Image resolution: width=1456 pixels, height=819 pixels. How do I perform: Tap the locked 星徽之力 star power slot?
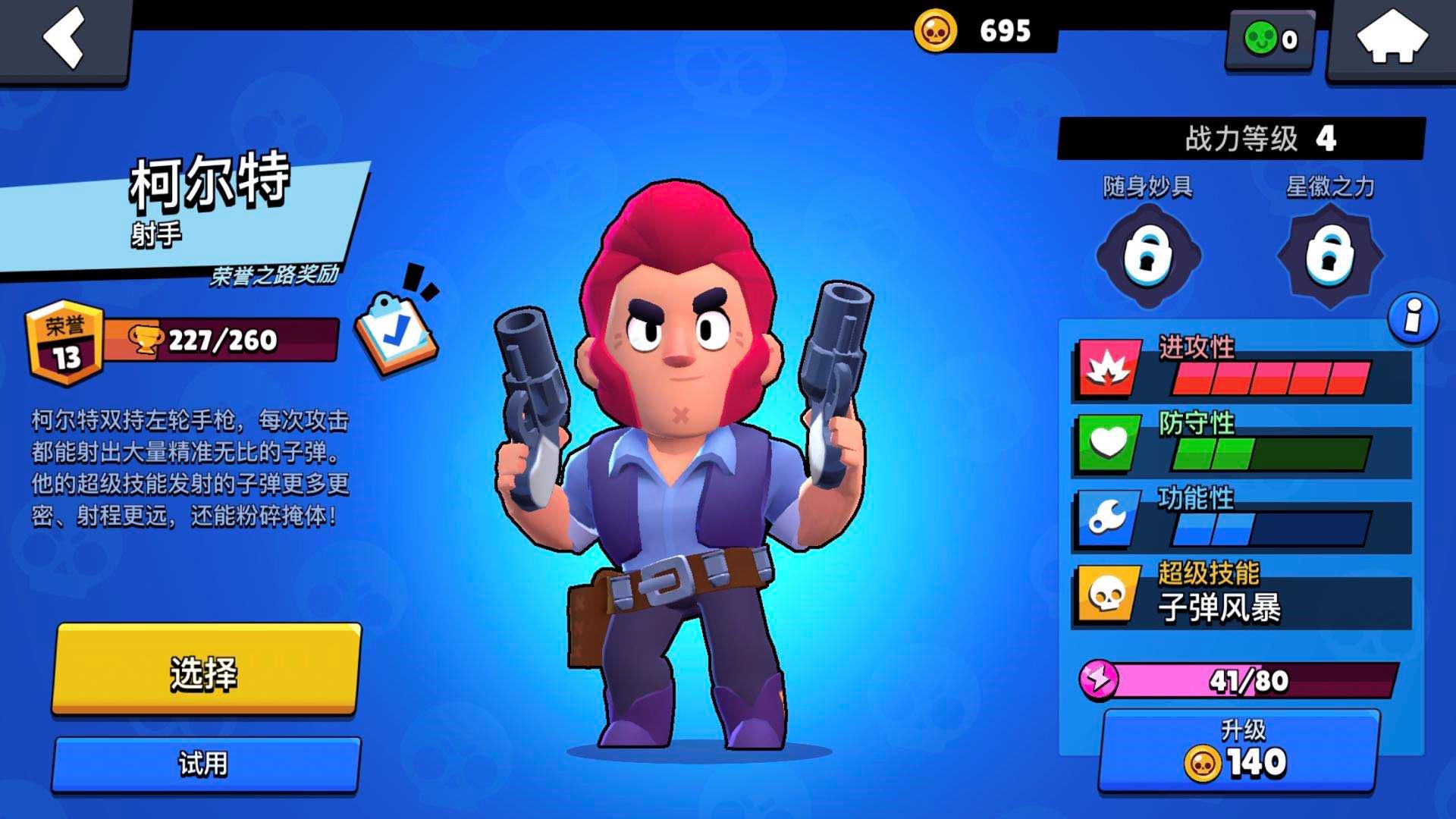(1328, 253)
